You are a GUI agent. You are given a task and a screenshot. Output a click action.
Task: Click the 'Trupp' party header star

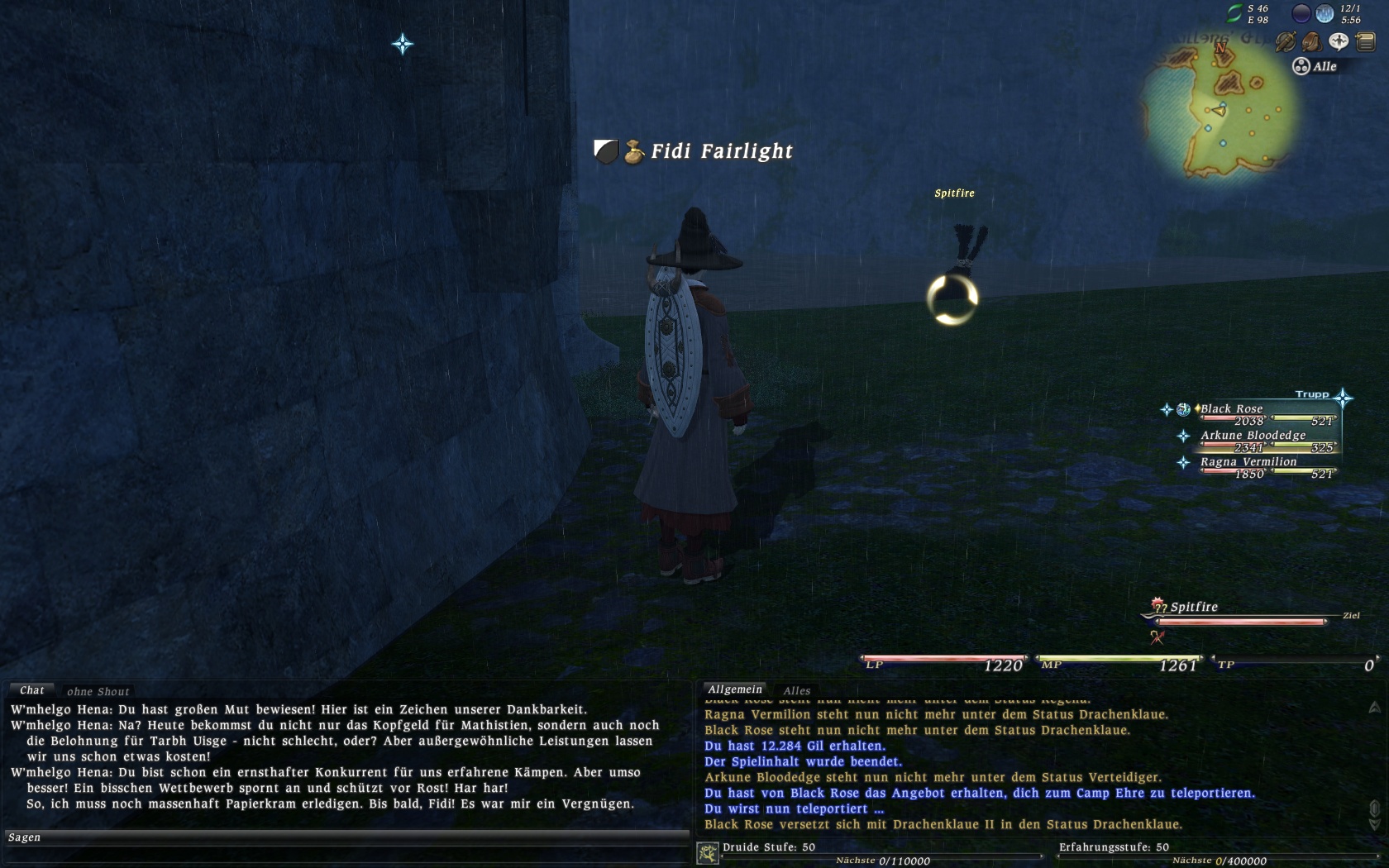pos(1343,398)
